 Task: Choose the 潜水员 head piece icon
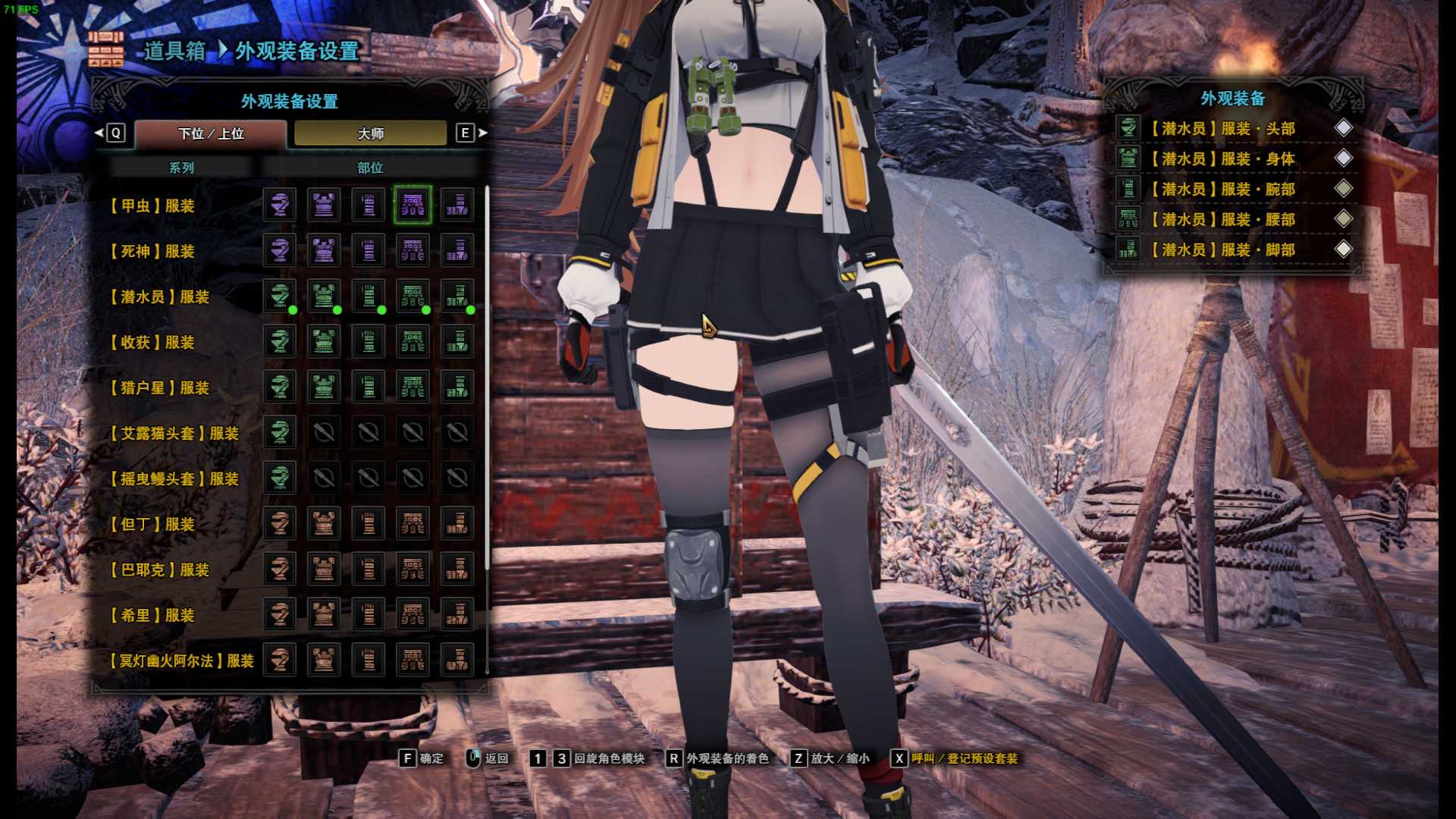click(x=279, y=297)
